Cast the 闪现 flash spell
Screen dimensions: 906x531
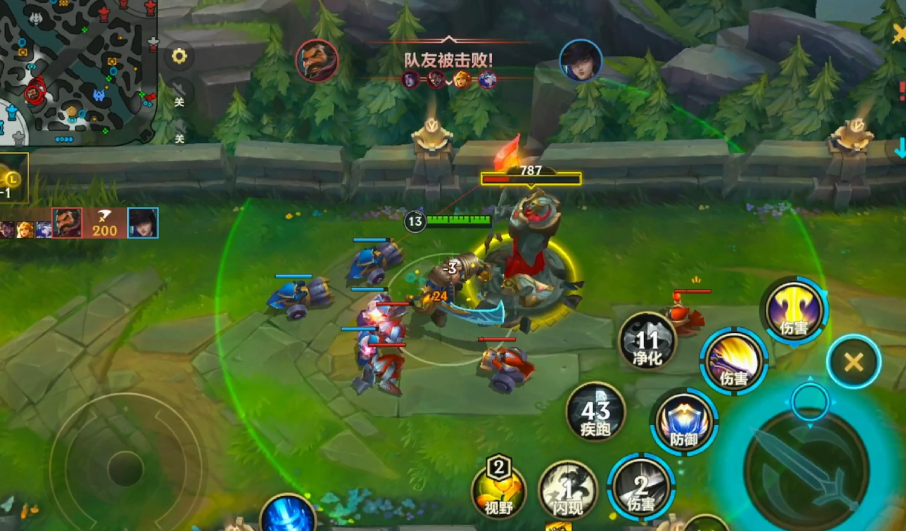pyautogui.click(x=567, y=490)
